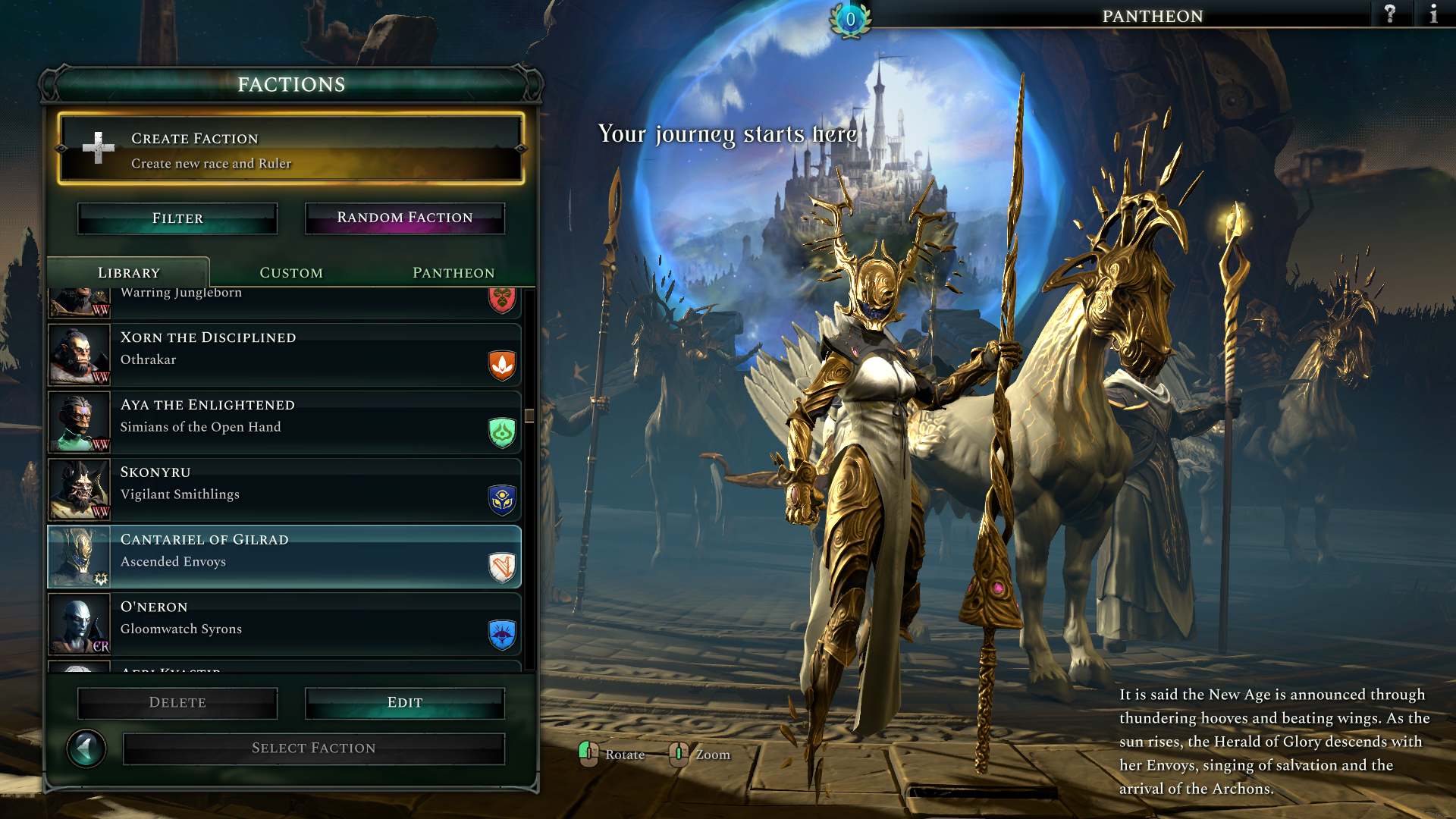This screenshot has width=1456, height=819.
Task: Open the Pantheon level wreath badge
Action: (850, 20)
